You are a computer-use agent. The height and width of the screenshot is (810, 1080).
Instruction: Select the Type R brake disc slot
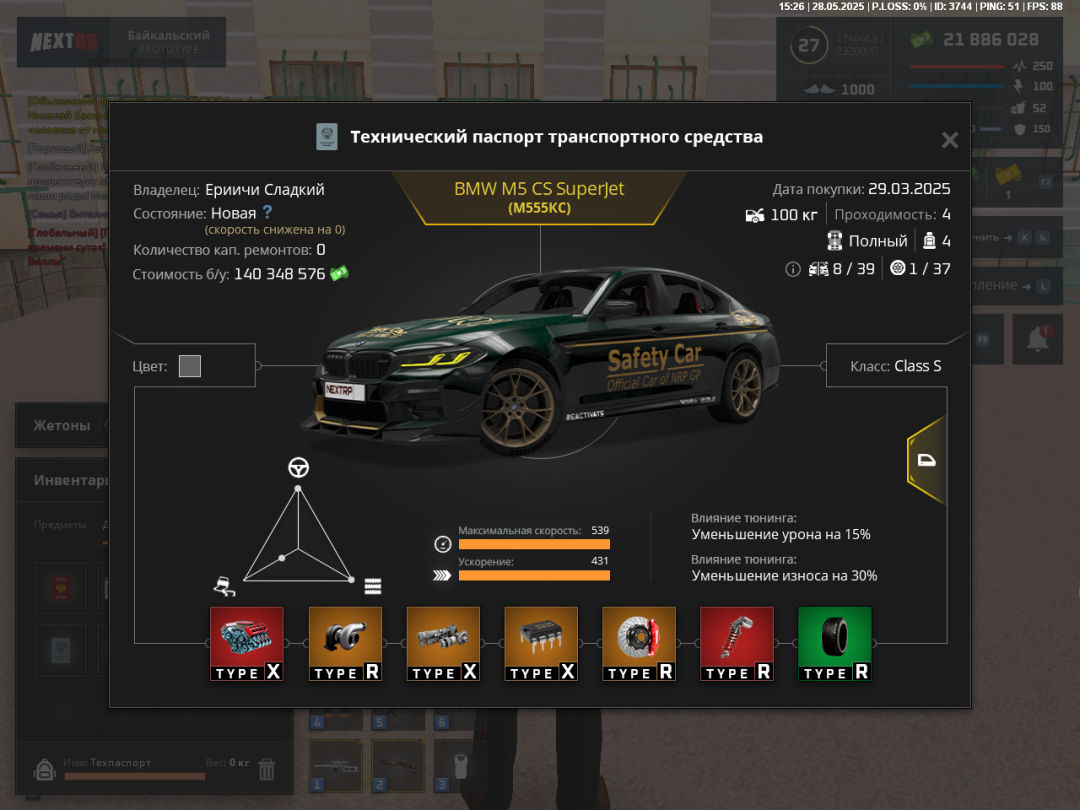[x=639, y=644]
